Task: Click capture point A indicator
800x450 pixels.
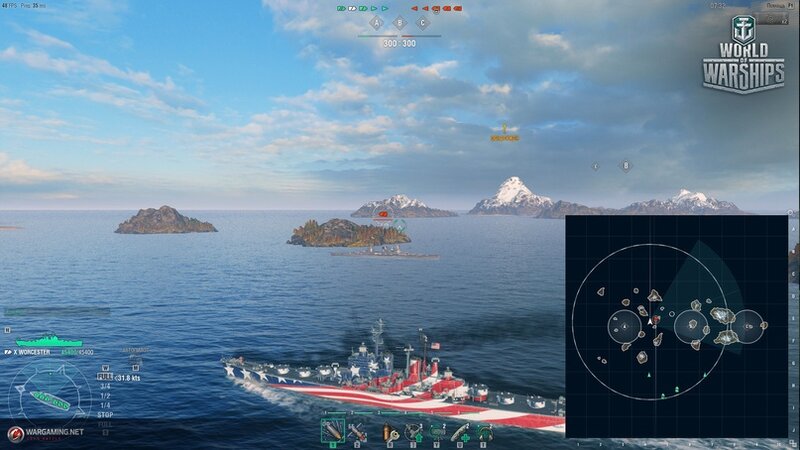Action: 376,22
